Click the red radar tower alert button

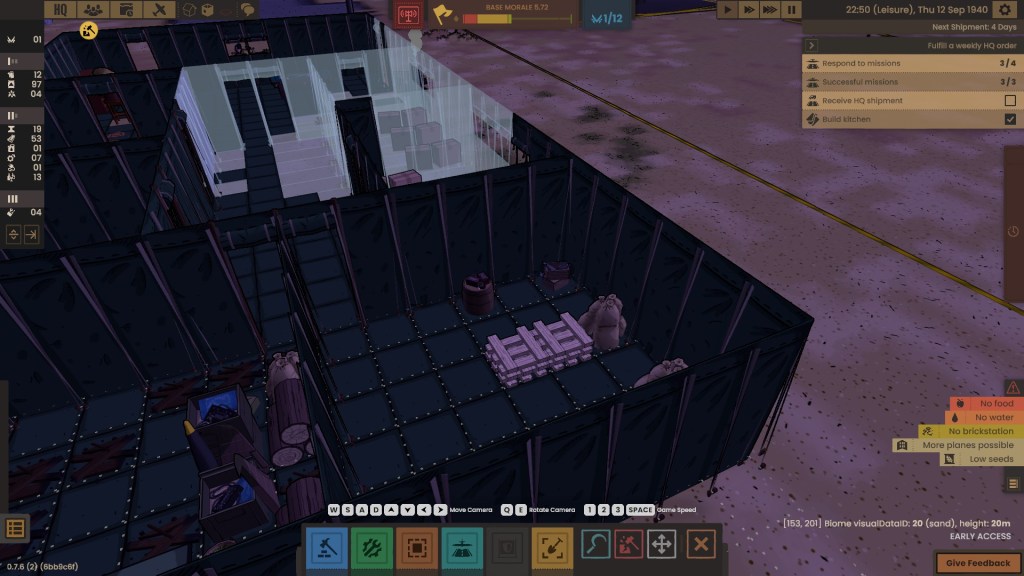pyautogui.click(x=407, y=14)
